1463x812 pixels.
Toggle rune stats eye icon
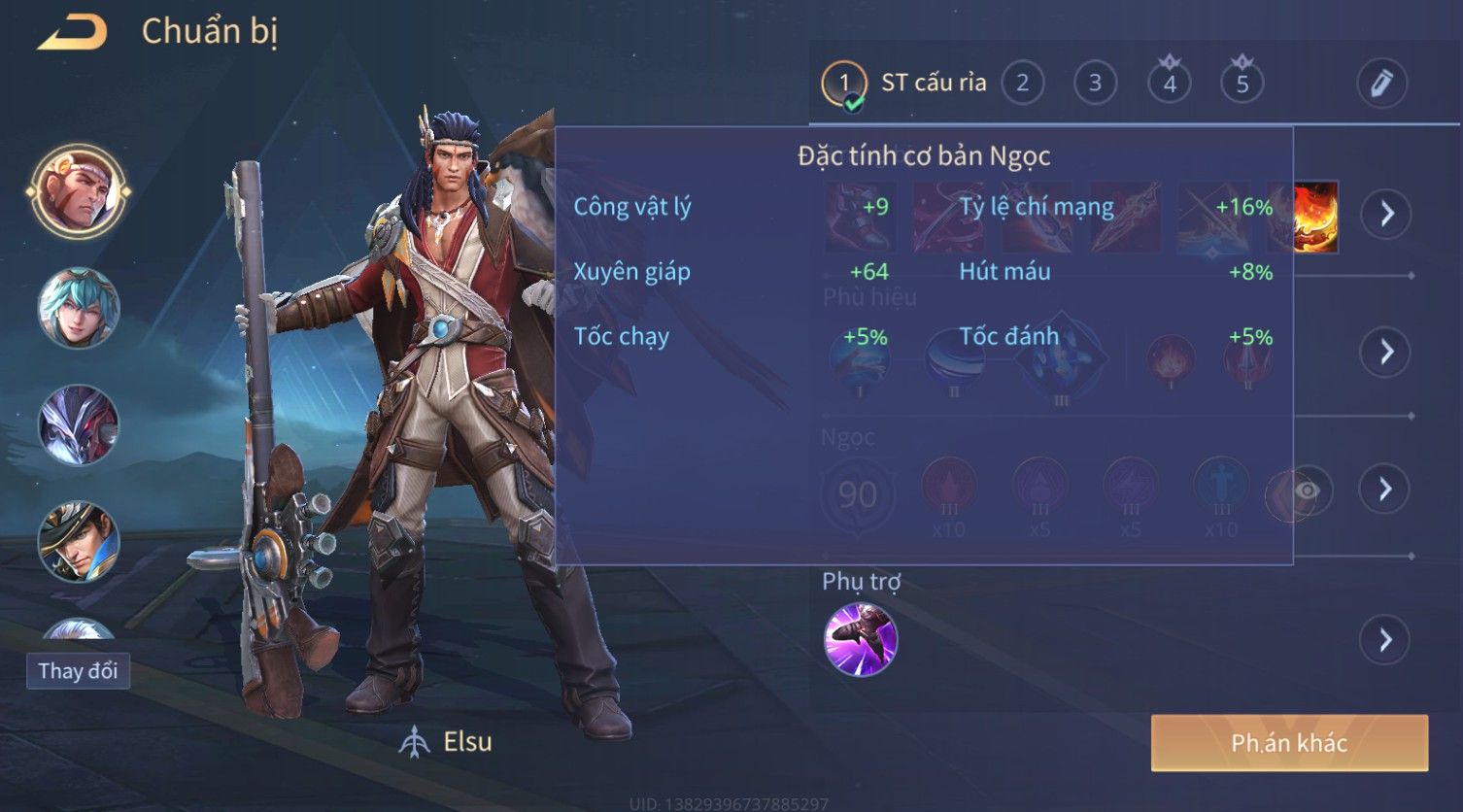pyautogui.click(x=1308, y=491)
